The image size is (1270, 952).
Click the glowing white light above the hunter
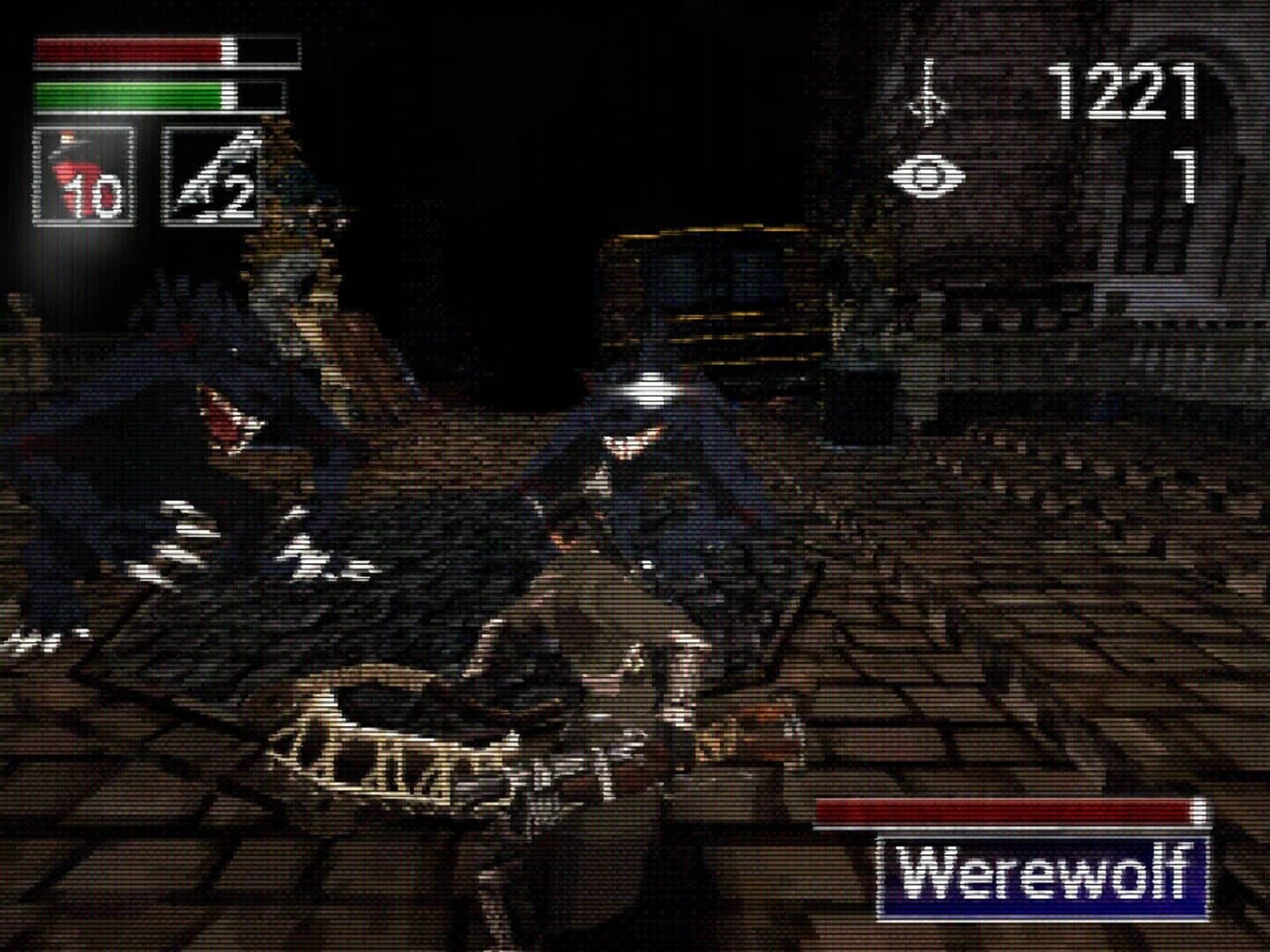(648, 388)
